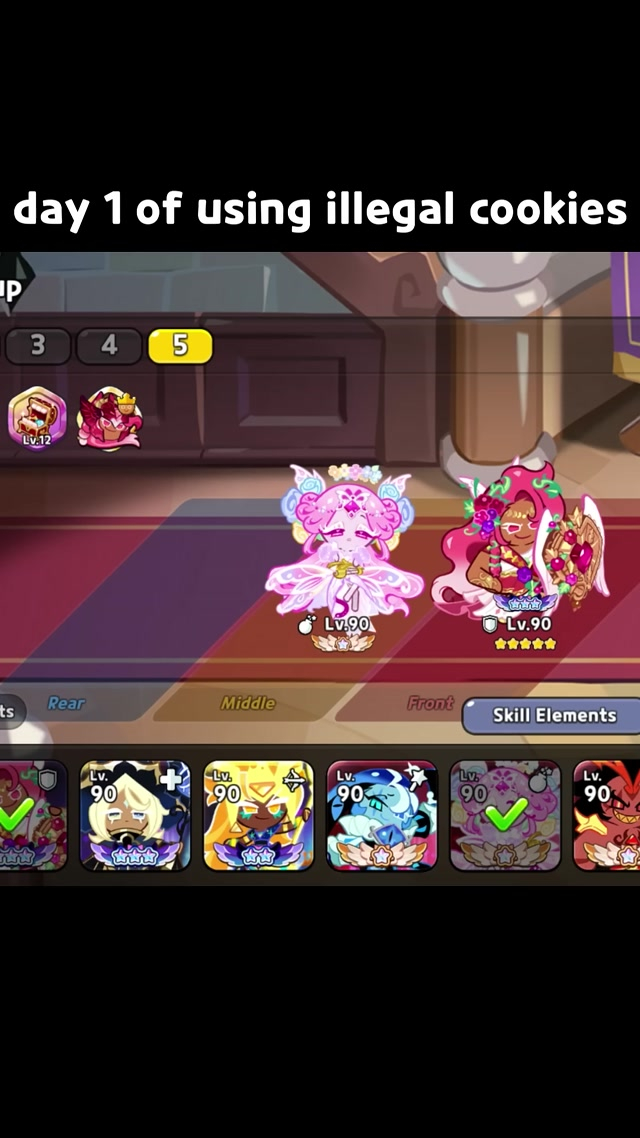Switch to team preset 4
The width and height of the screenshot is (640, 1138).
tap(108, 346)
